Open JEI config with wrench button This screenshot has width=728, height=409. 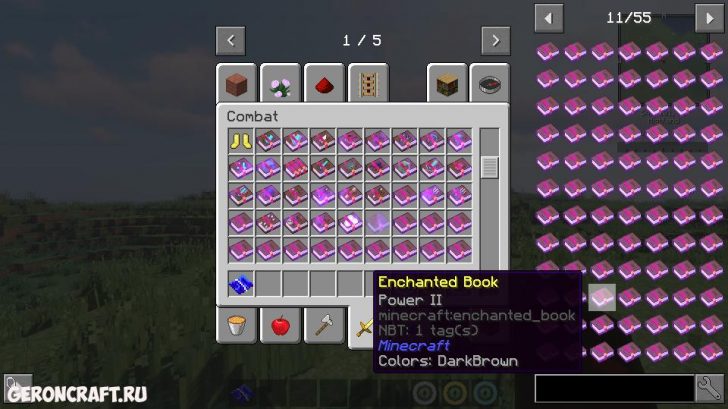[x=709, y=387]
